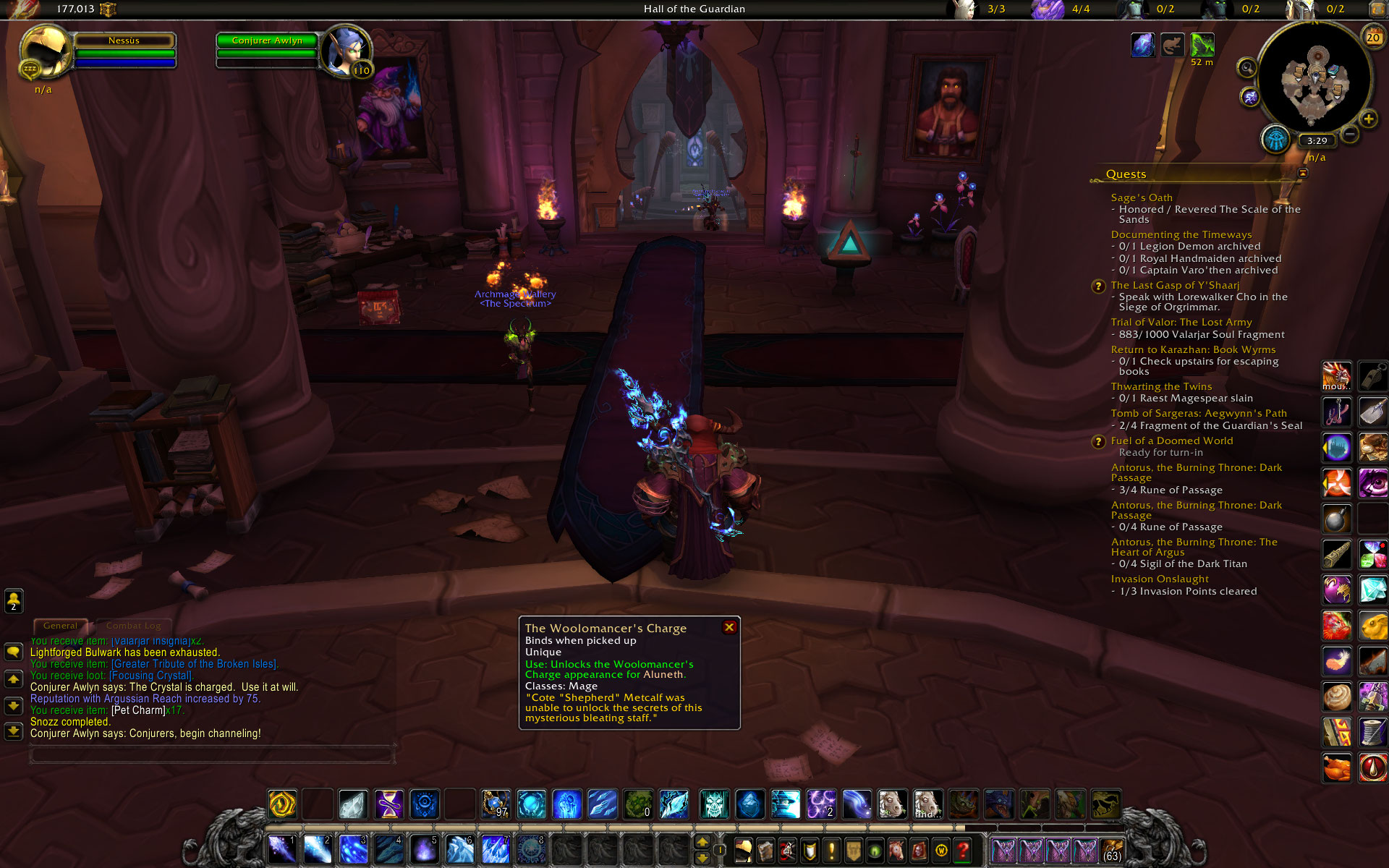This screenshot has height=868, width=1389.
Task: Select the Fuel of a Doomed World quest
Action: click(x=1171, y=441)
